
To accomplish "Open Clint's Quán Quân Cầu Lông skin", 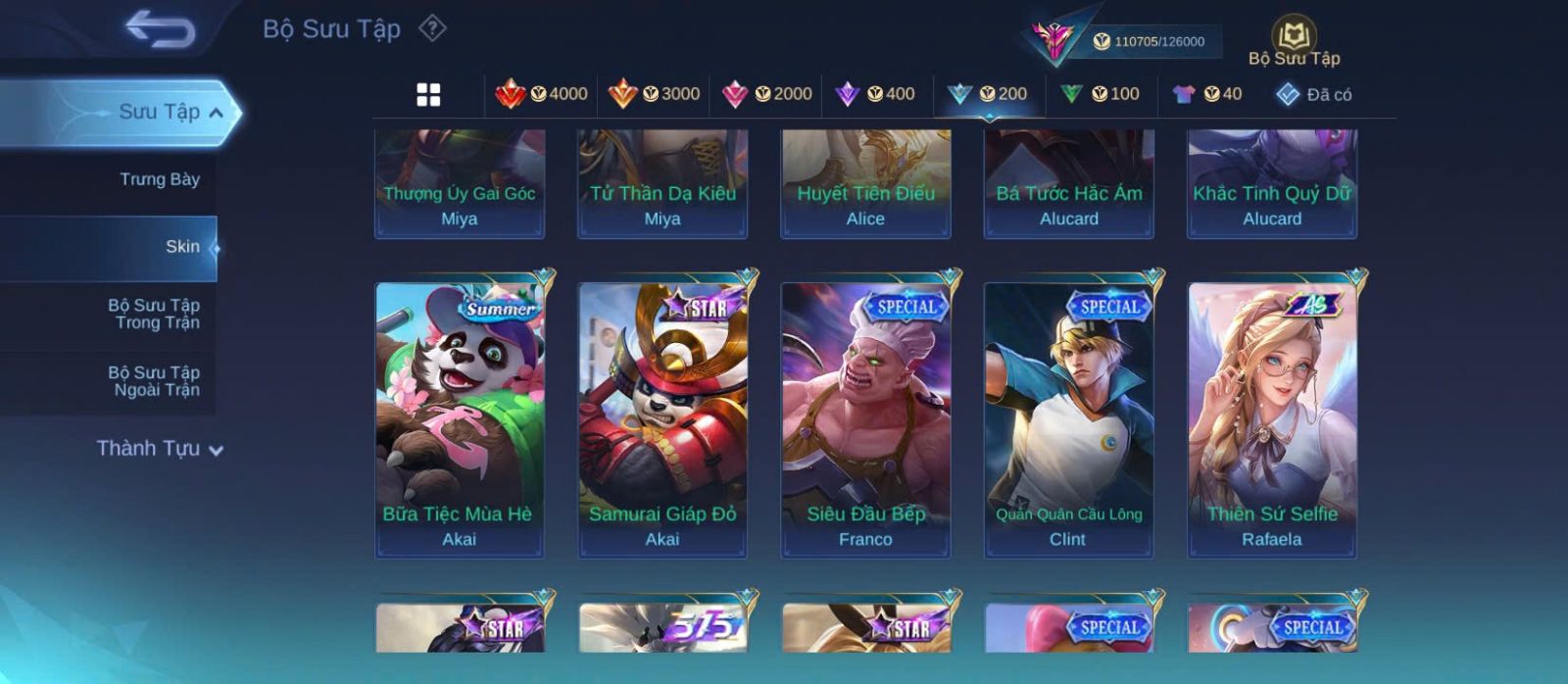I will [1068, 419].
